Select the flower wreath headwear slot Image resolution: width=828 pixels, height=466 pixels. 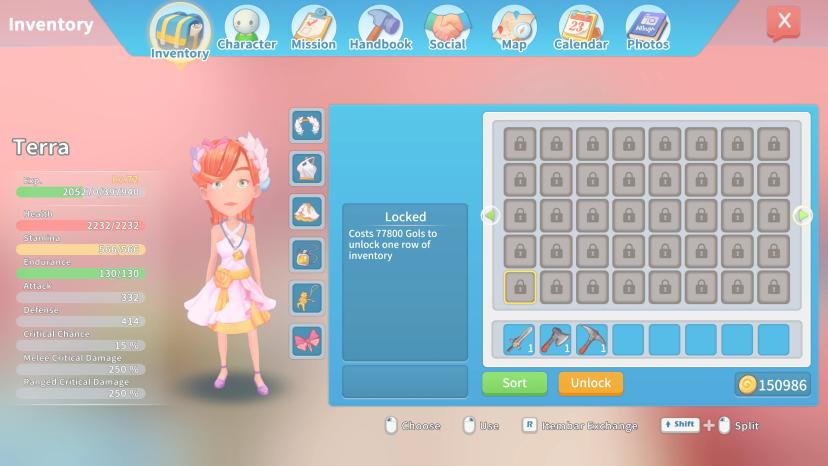(x=307, y=126)
